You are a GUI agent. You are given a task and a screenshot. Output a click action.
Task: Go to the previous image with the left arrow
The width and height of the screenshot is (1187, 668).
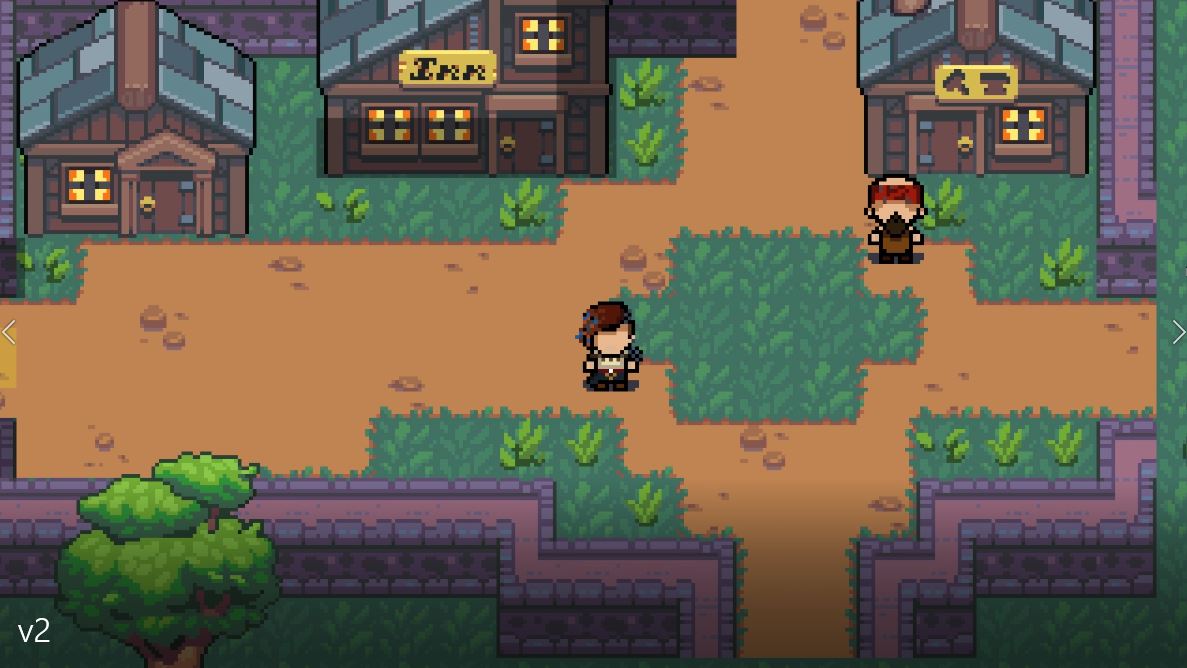click(9, 332)
